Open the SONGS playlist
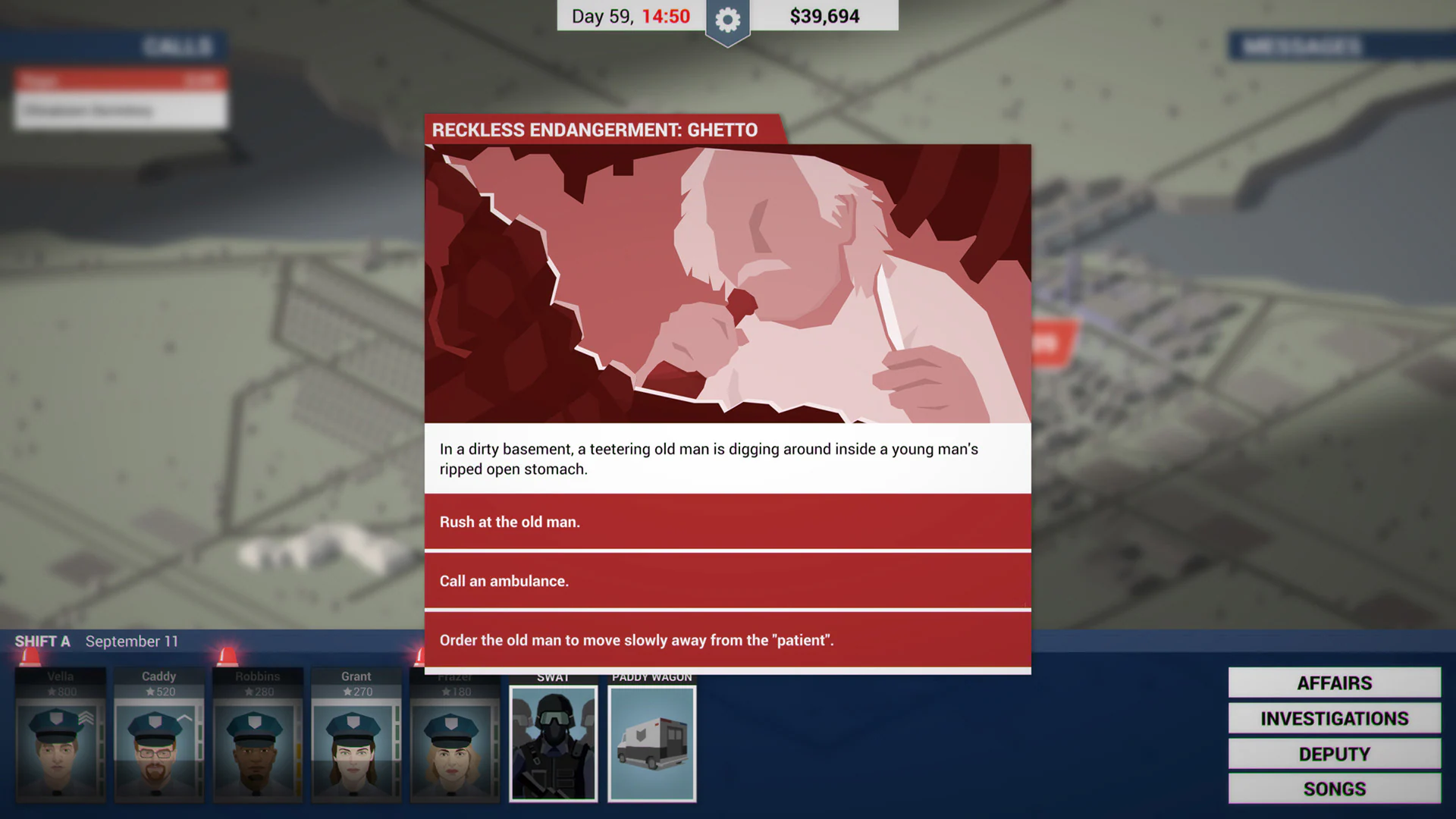Screen dimensions: 1456x819 1333,789
